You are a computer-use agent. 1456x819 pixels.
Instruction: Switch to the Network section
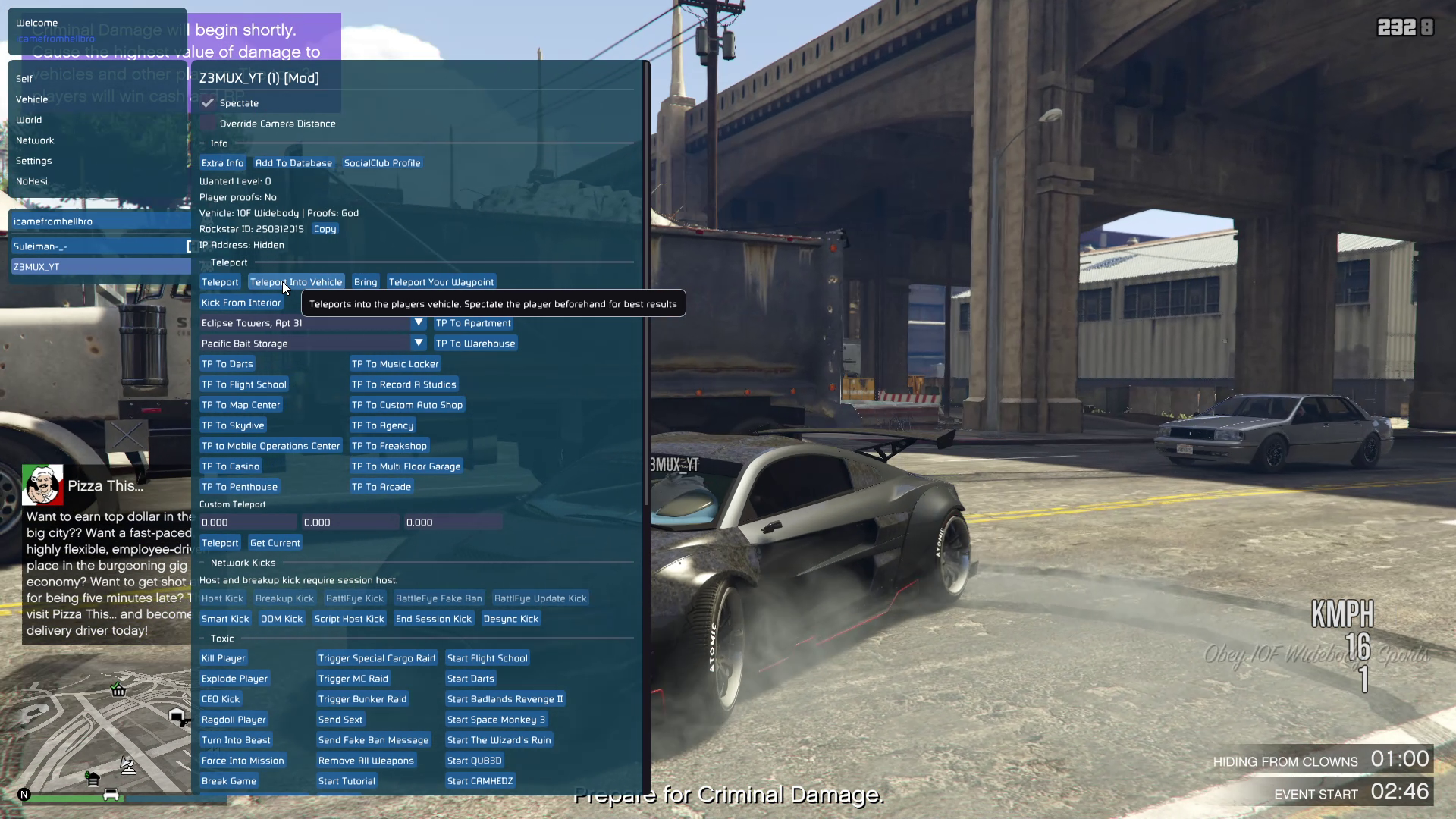(x=35, y=140)
